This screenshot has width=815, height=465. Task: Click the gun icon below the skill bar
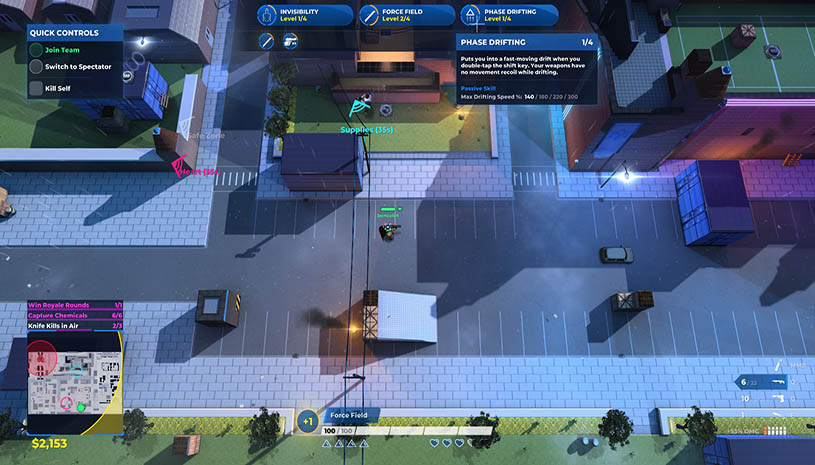pos(291,41)
